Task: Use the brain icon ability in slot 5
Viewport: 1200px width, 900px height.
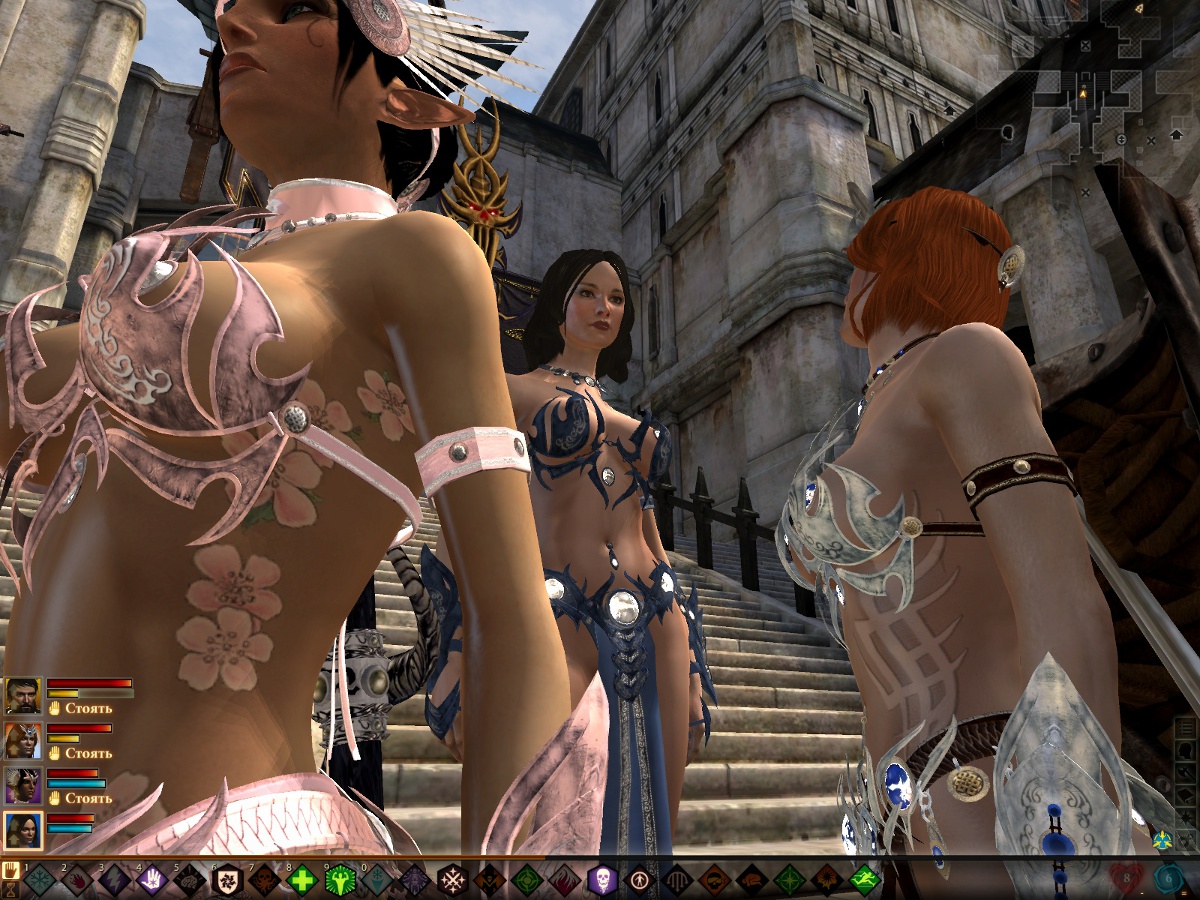Action: point(190,880)
